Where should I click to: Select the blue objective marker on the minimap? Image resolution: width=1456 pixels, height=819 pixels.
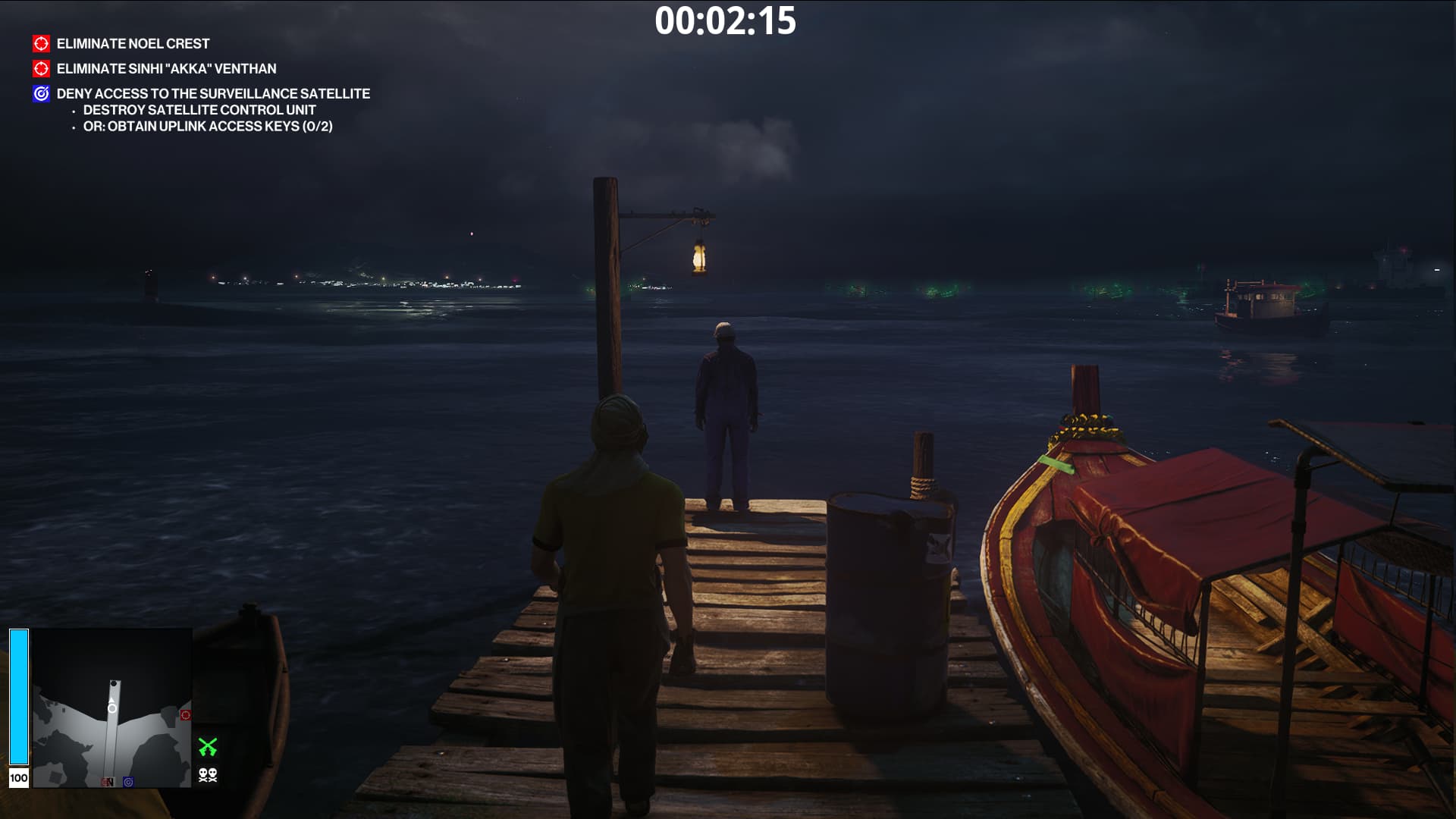coord(128,782)
